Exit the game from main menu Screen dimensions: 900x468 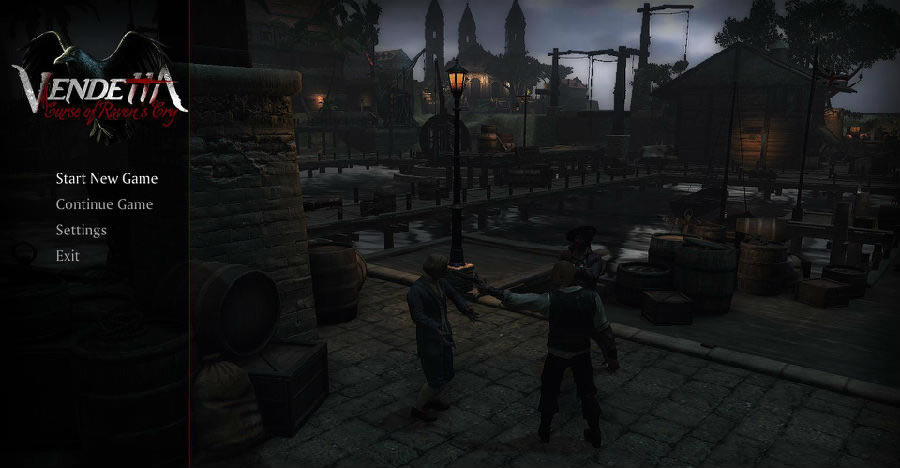(x=68, y=256)
